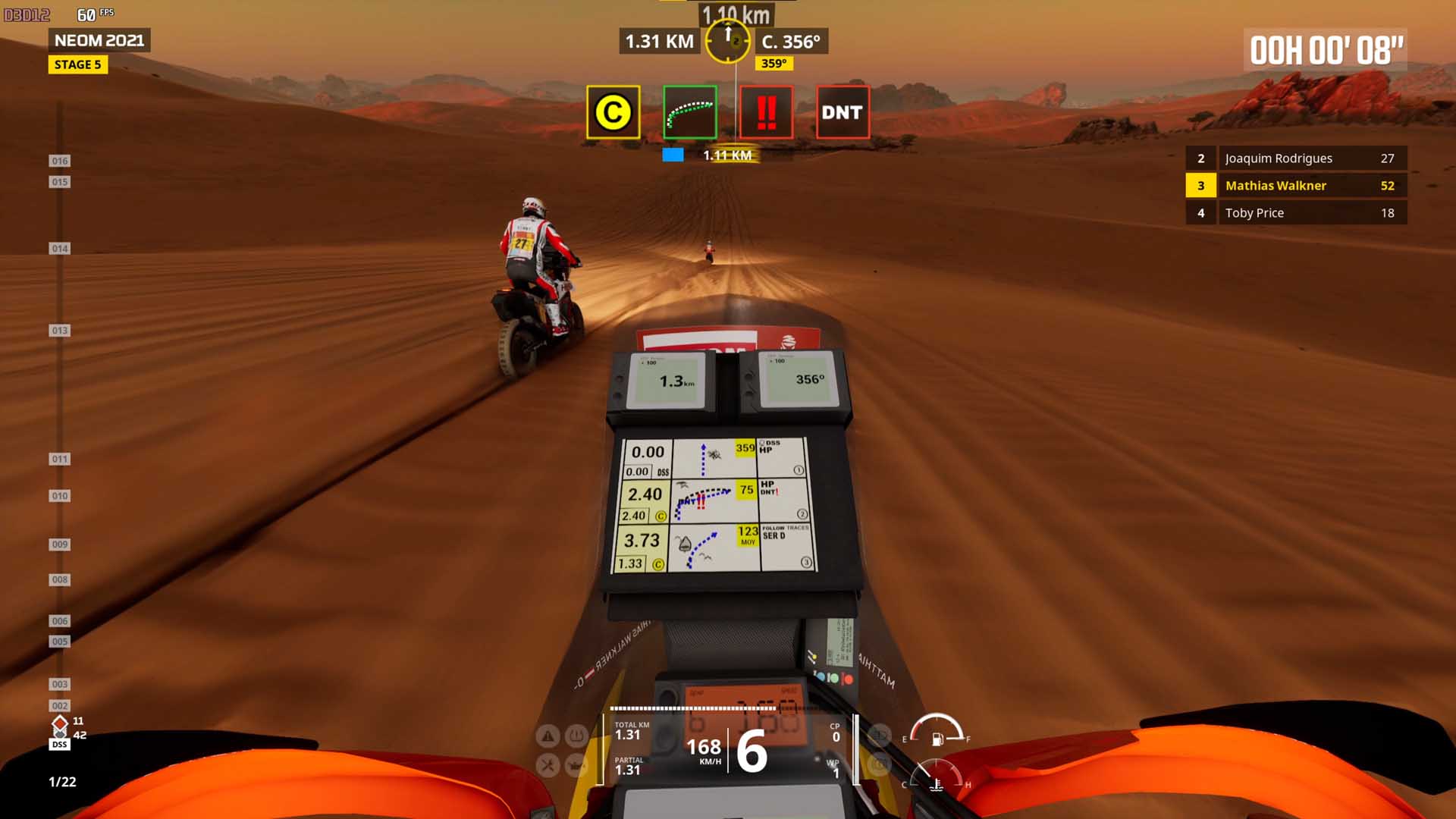Select waypoint marker 013 on progress bar
This screenshot has height=819, width=1456.
[59, 331]
